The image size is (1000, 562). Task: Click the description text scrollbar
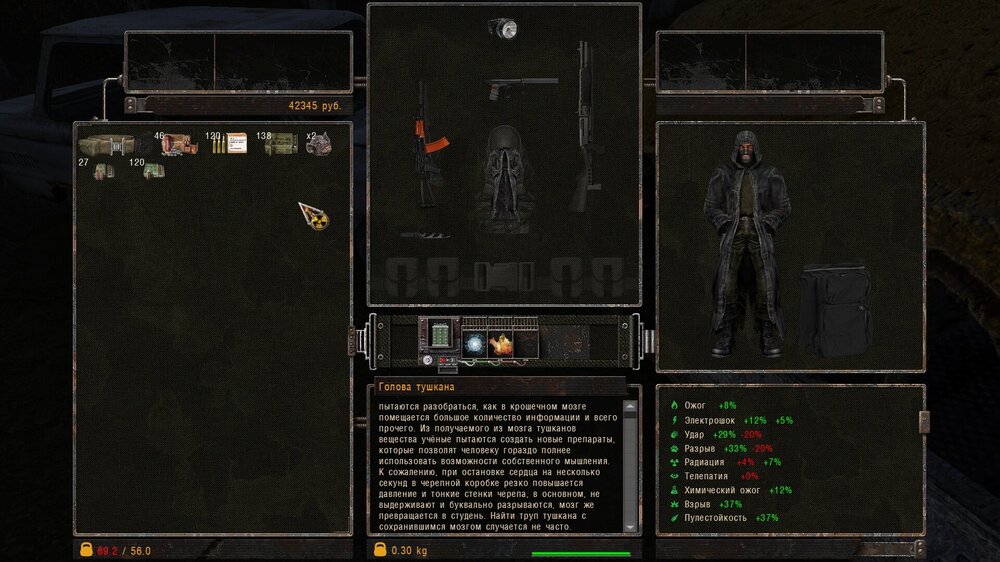click(629, 465)
